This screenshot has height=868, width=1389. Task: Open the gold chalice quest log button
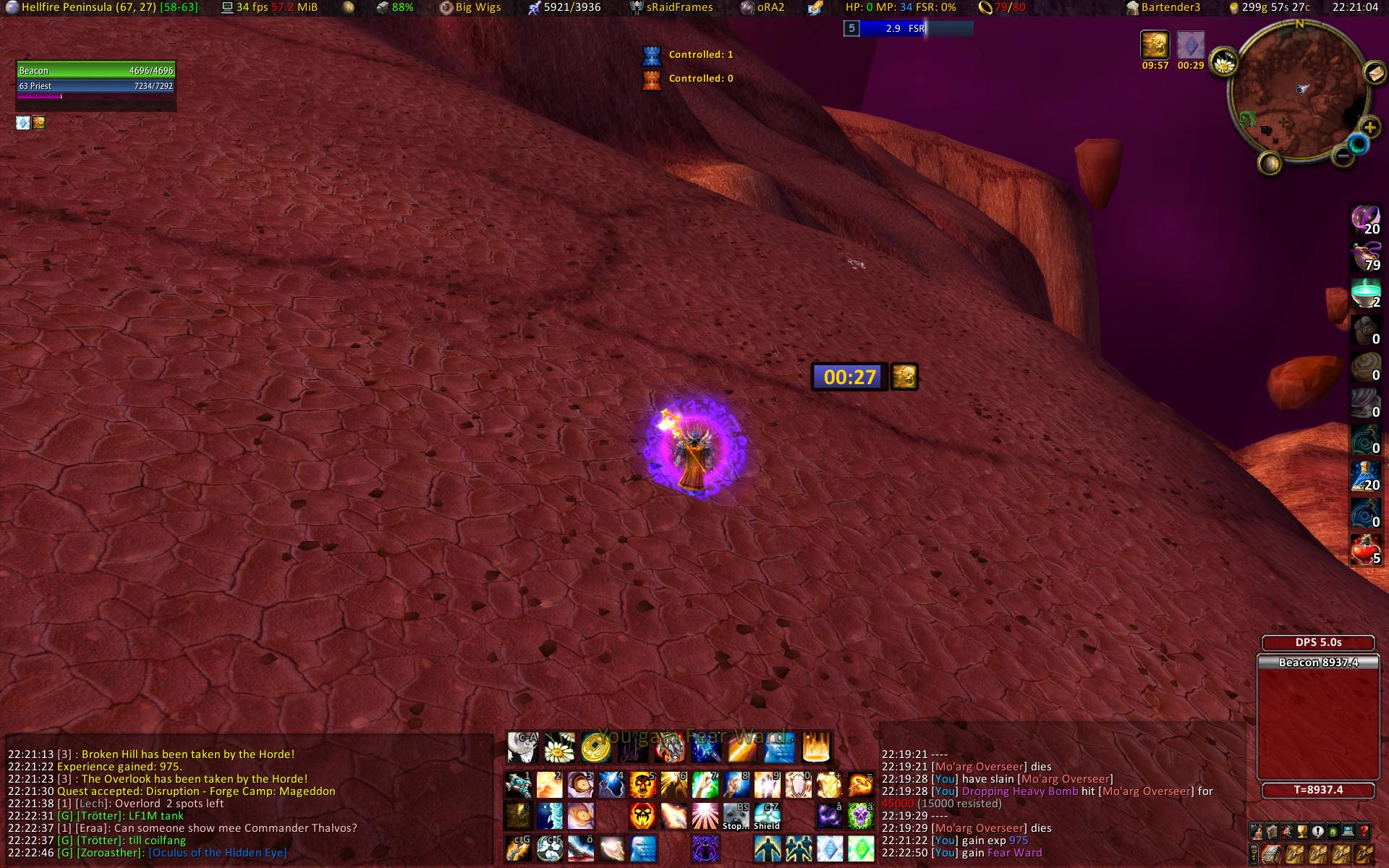[x=1302, y=831]
